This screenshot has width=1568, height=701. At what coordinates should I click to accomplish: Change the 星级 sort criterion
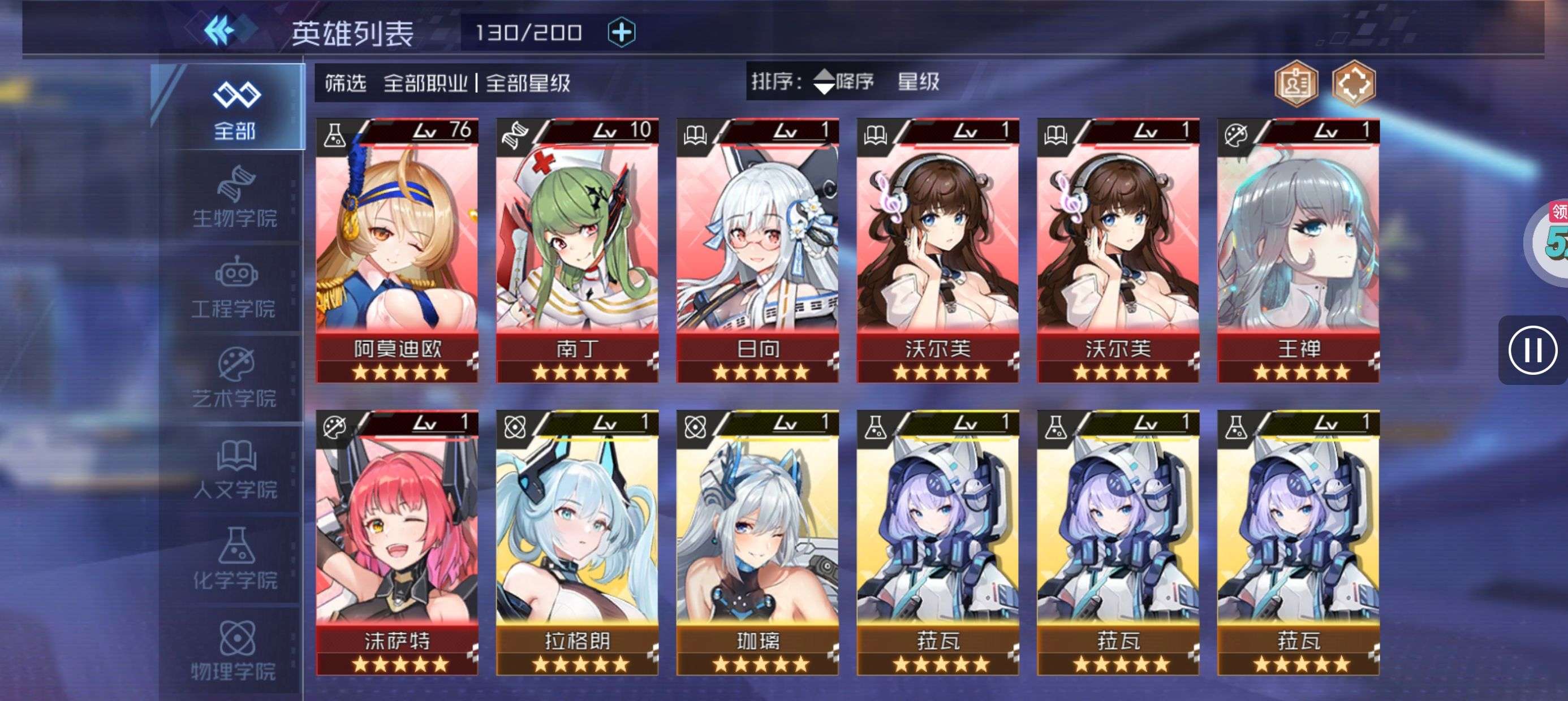click(918, 81)
